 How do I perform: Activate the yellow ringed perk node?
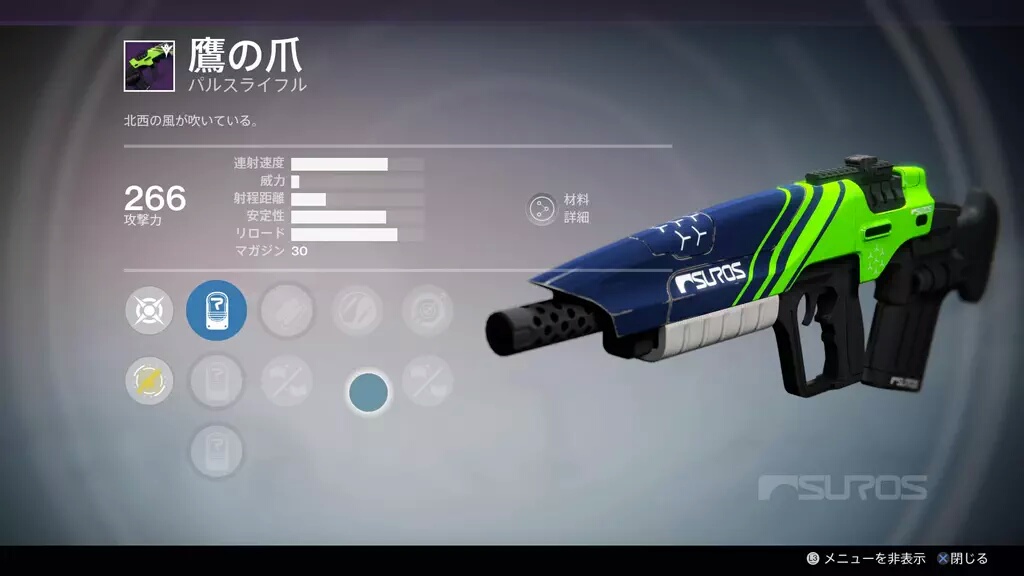coord(149,381)
